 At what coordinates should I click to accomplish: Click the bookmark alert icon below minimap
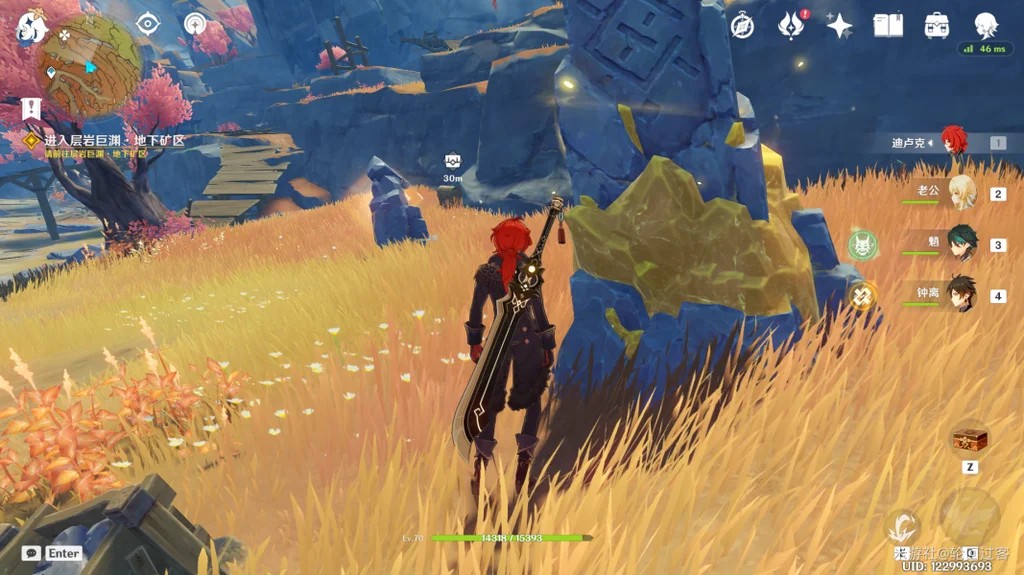[x=30, y=109]
